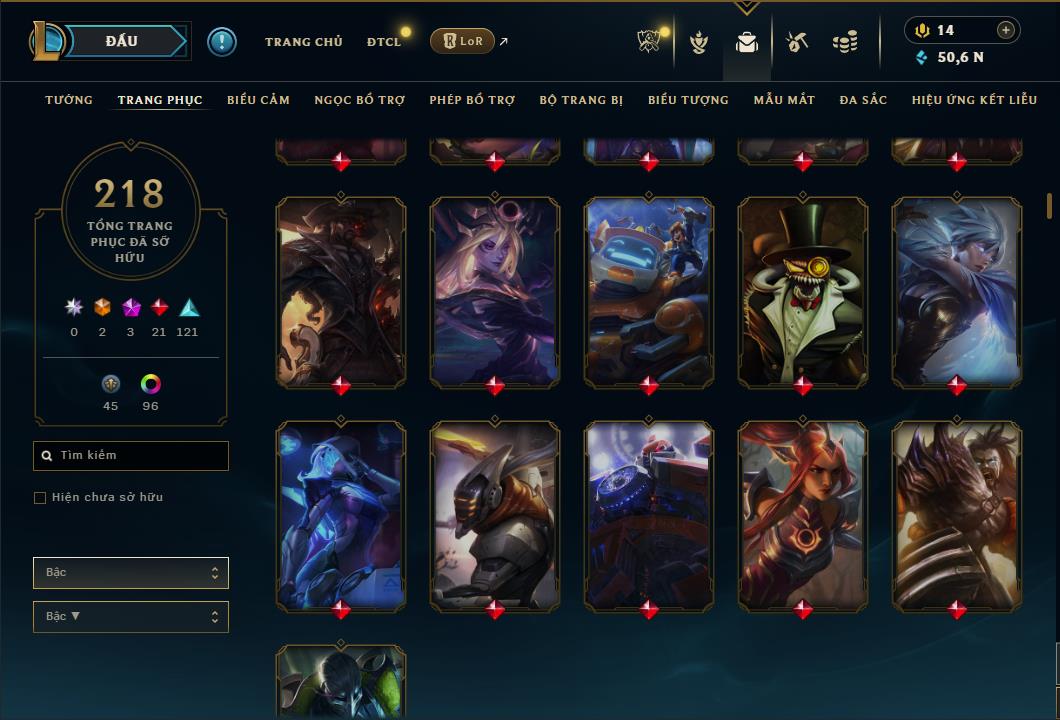Open the NGỌC BỔ TRỢ tab
The height and width of the screenshot is (720, 1060).
tap(359, 100)
